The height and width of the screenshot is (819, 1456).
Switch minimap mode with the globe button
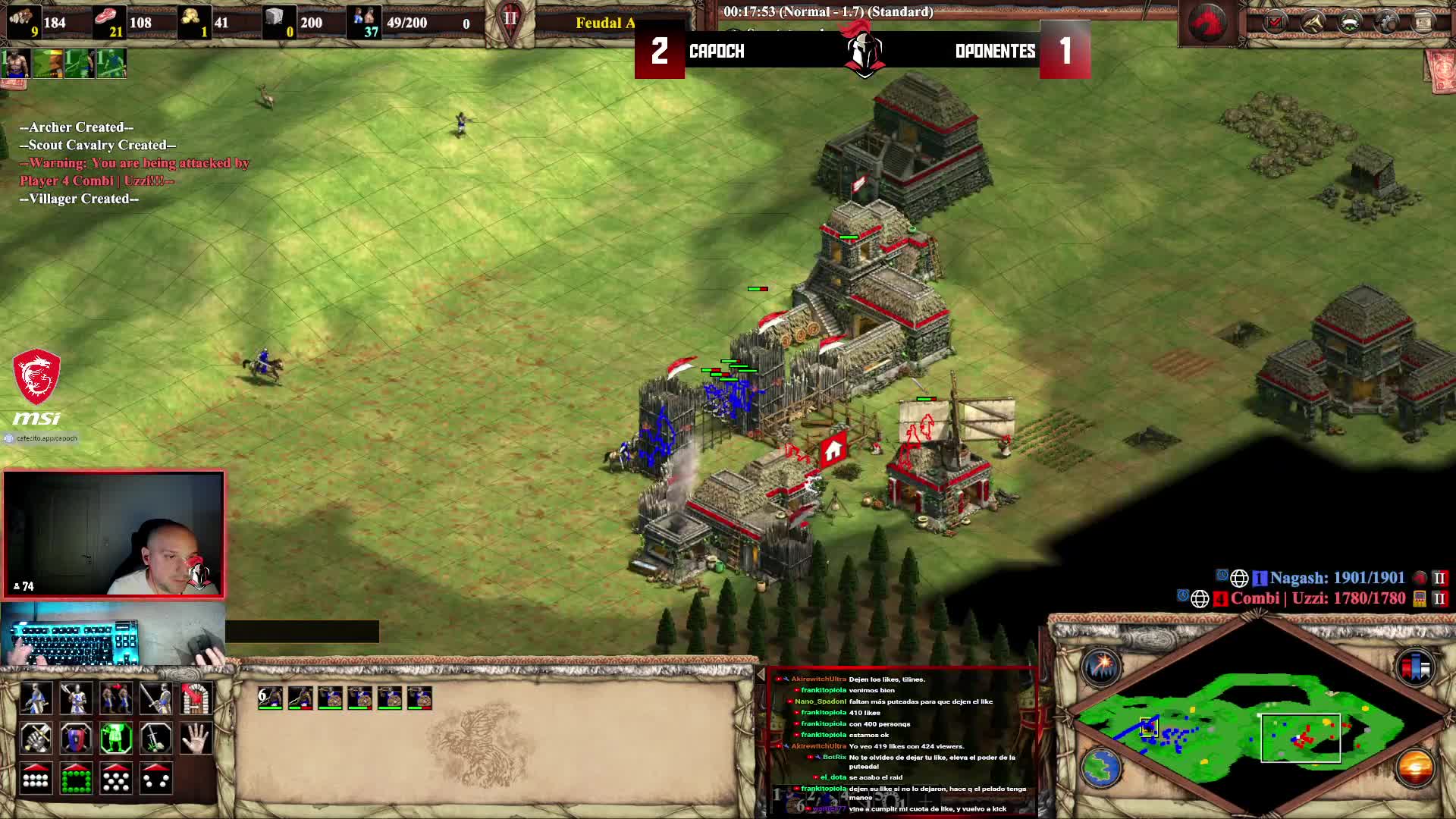pyautogui.click(x=1101, y=767)
